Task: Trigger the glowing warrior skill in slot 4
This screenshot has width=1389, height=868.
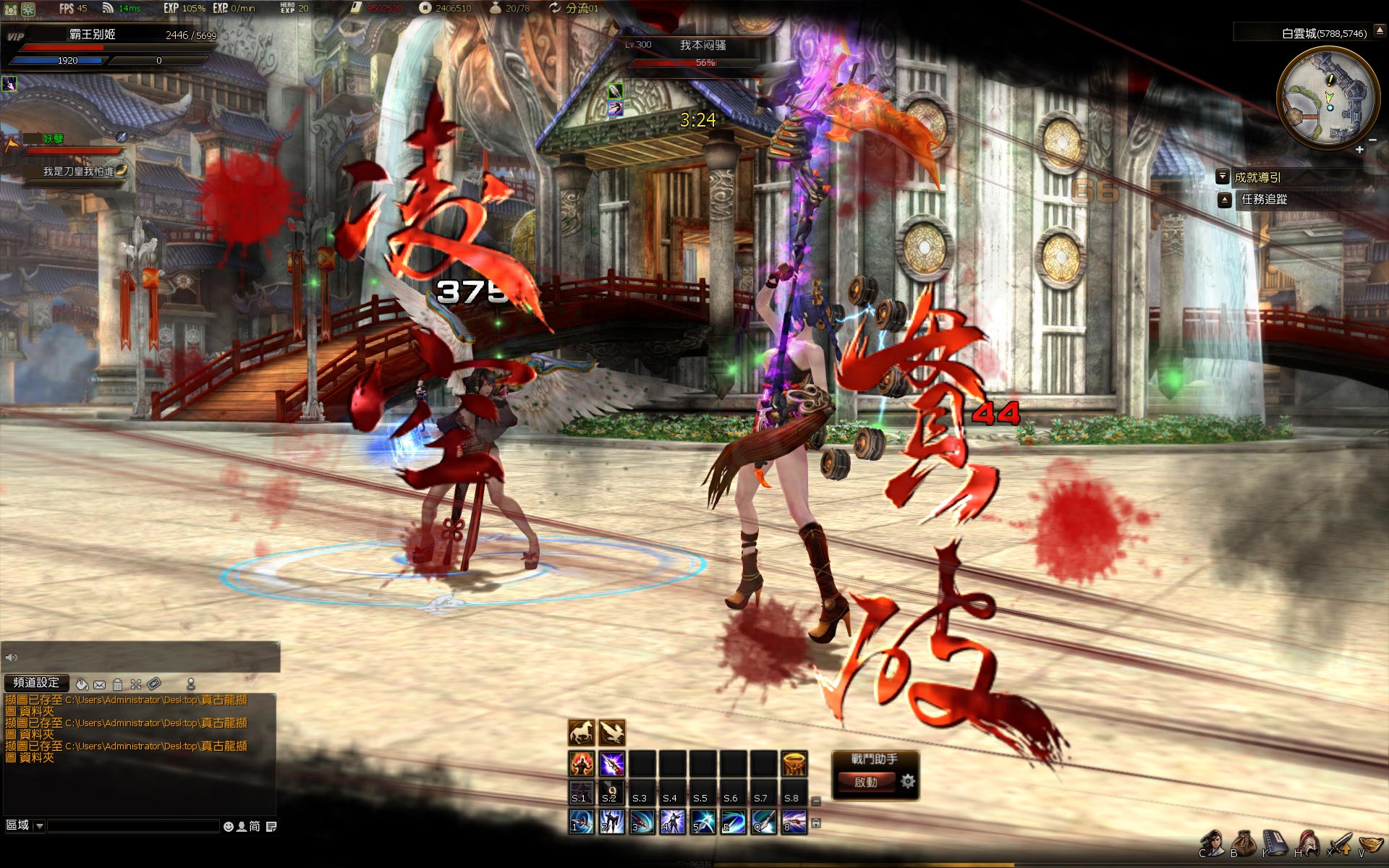Action: tap(673, 822)
